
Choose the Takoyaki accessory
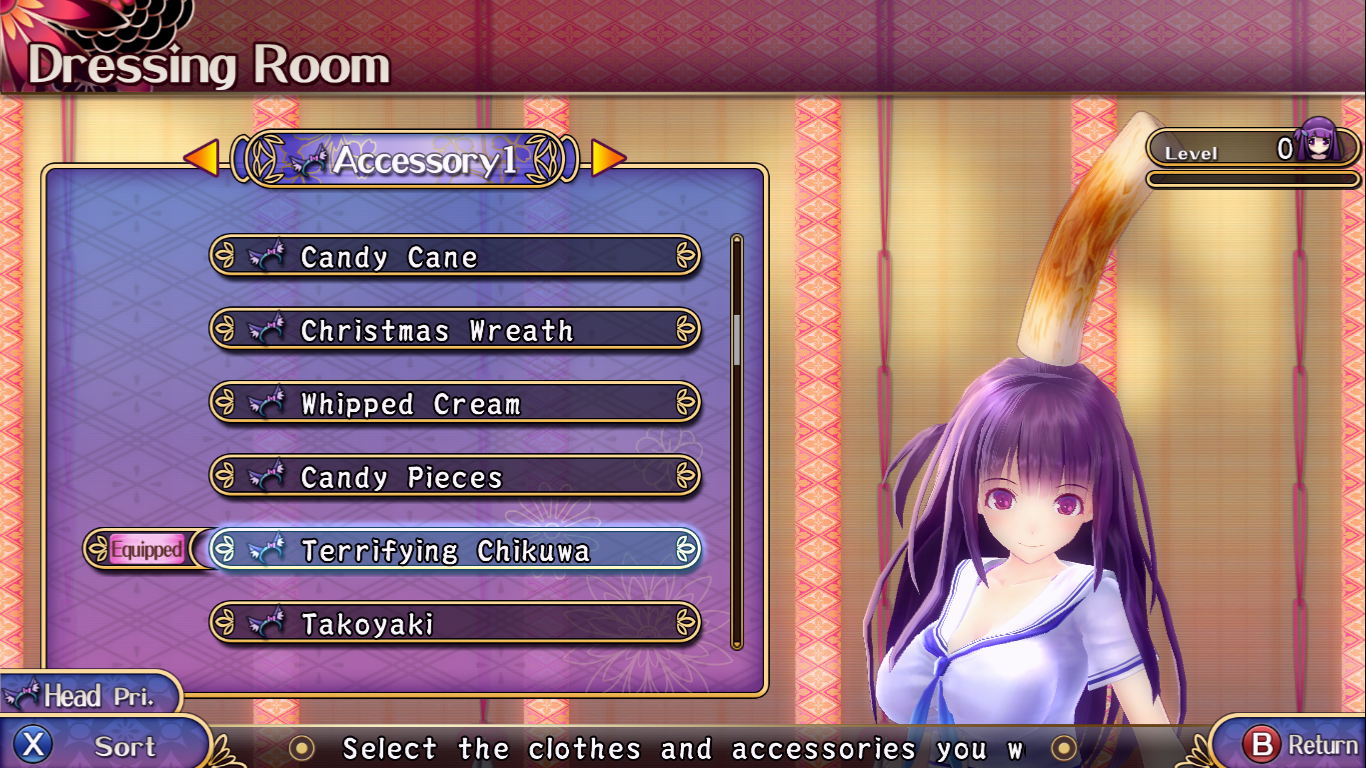coord(455,624)
